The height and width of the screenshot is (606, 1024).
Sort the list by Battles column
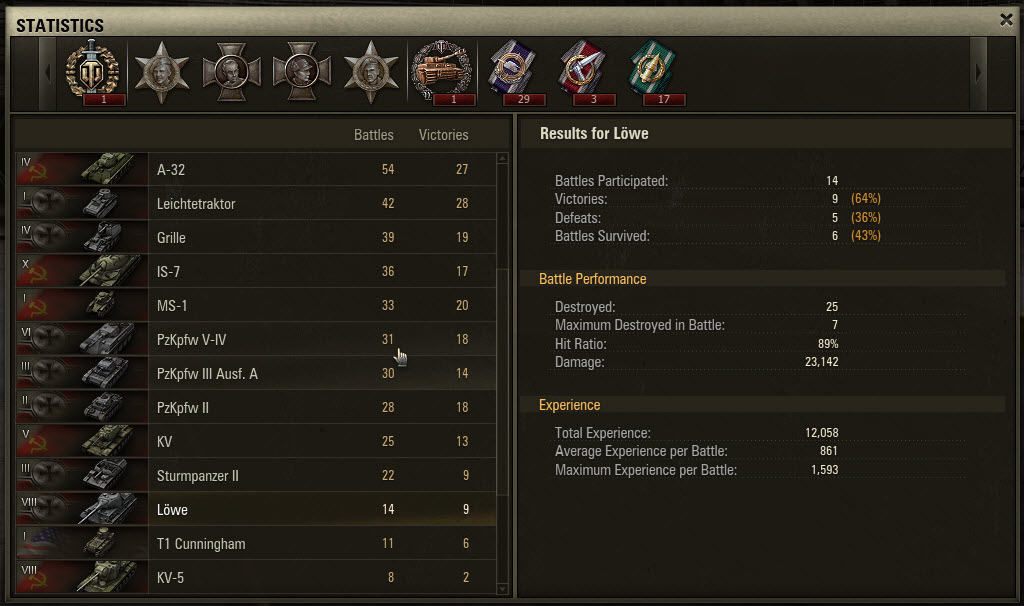(374, 135)
